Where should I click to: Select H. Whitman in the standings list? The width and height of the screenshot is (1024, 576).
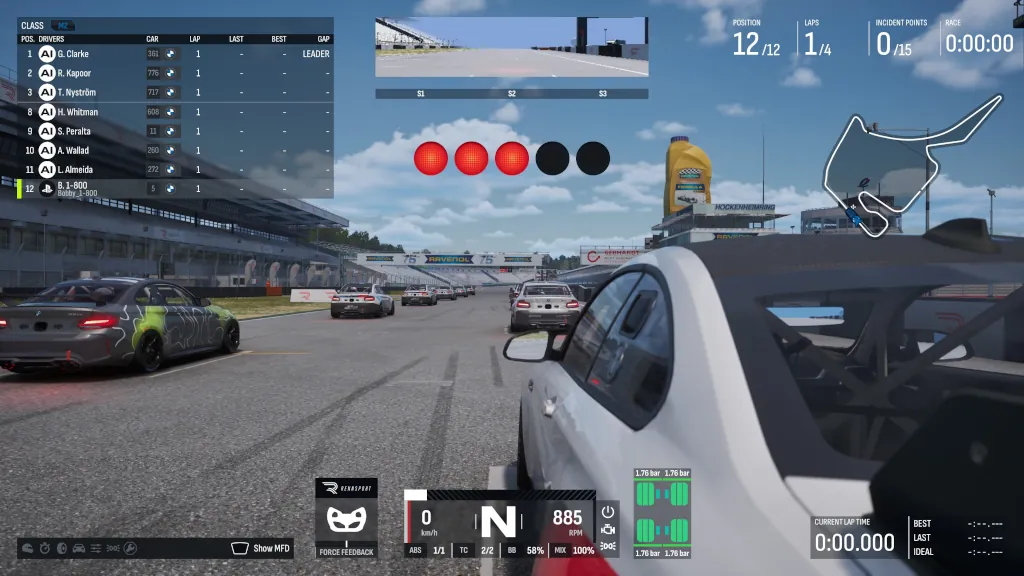pos(175,112)
